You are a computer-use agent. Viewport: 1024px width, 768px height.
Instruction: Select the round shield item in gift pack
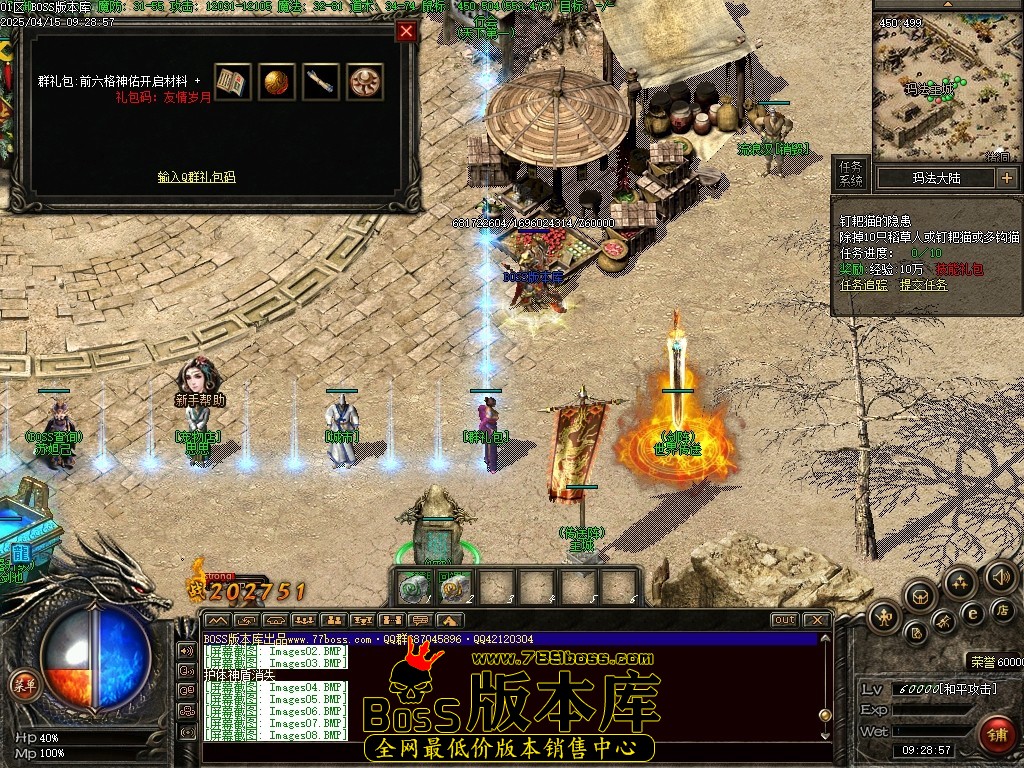tap(365, 82)
